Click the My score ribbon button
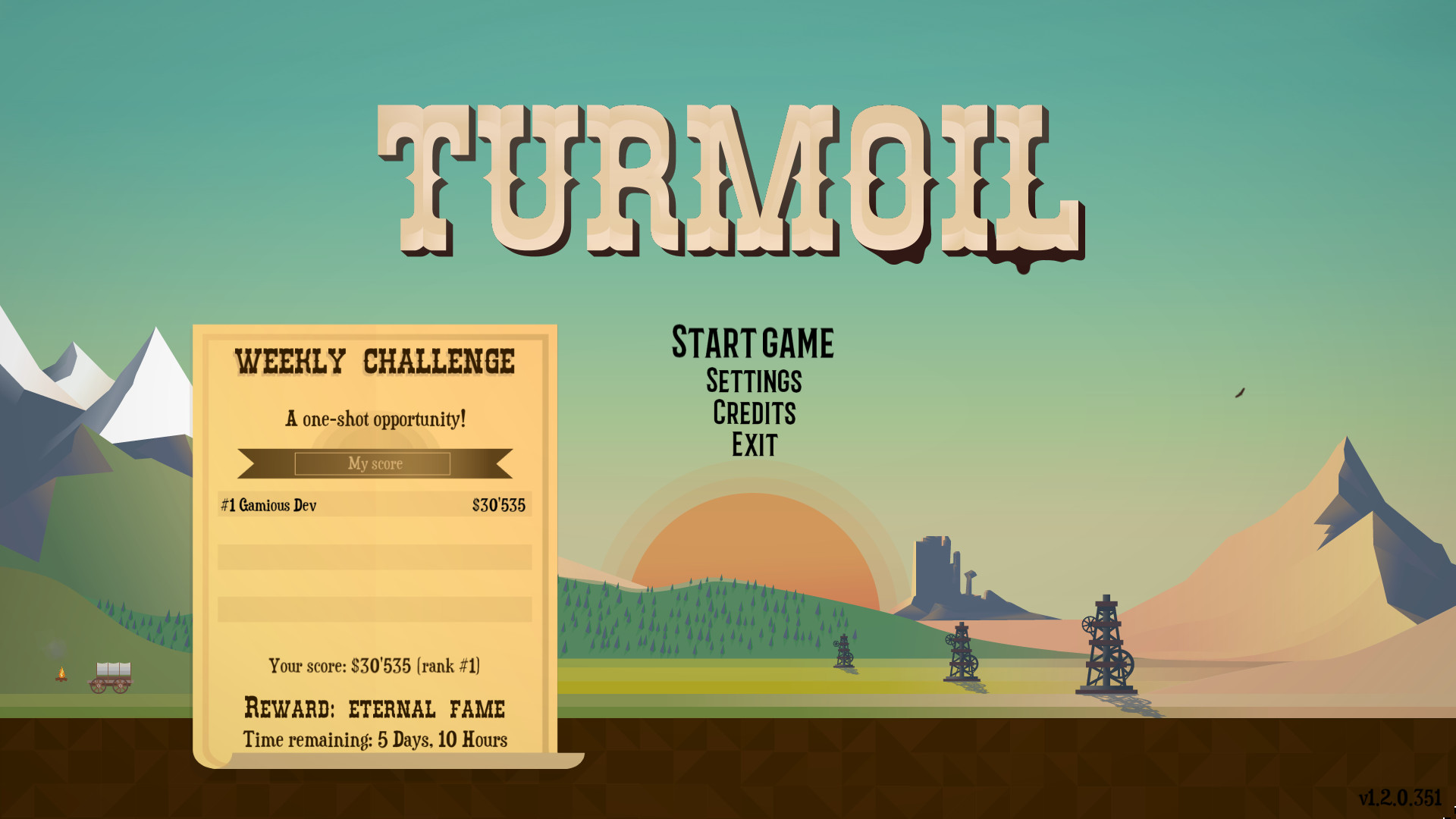 pyautogui.click(x=374, y=463)
